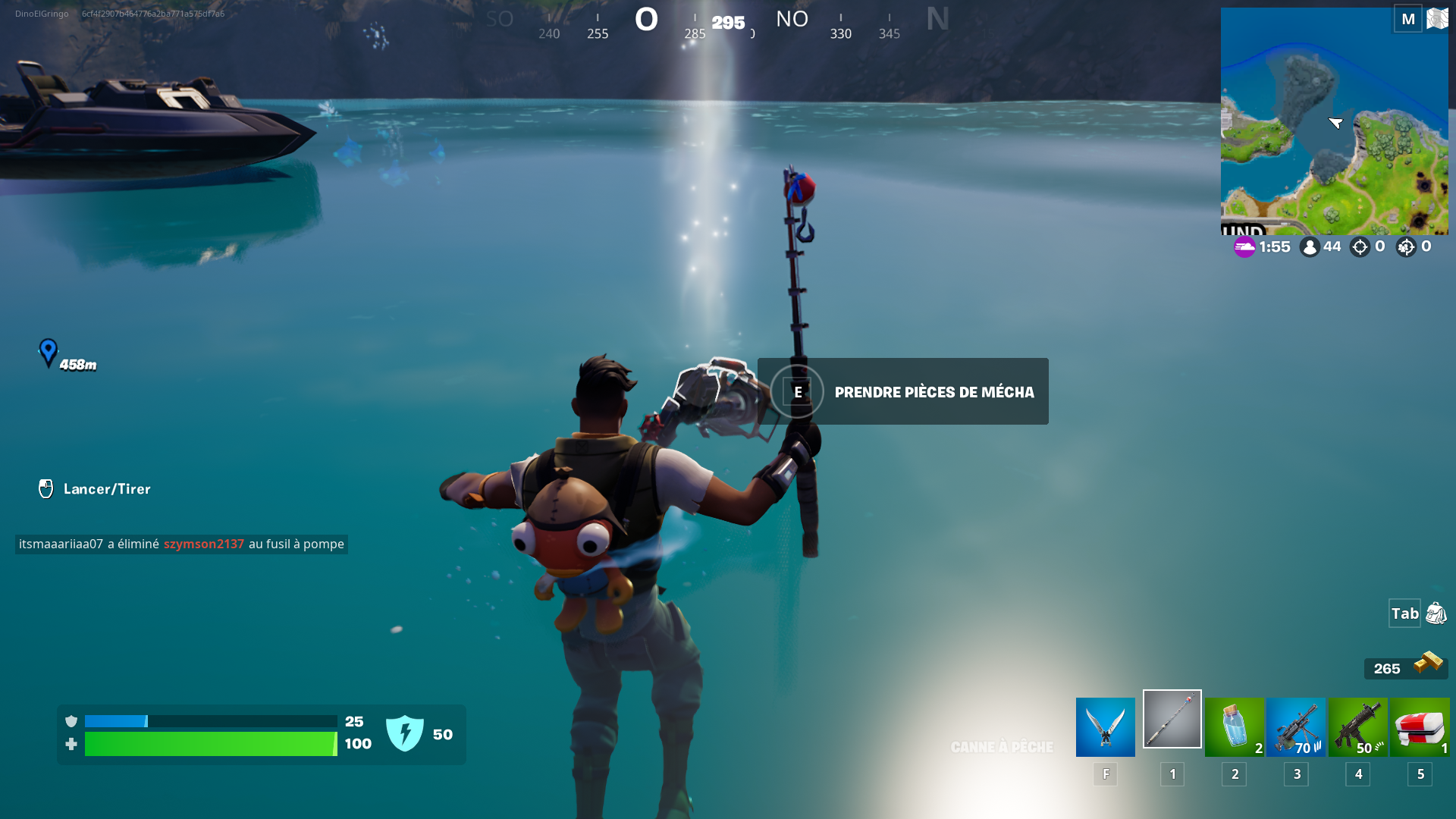This screenshot has width=1456, height=819.
Task: Select the small shield potion in slot 2
Action: (x=1234, y=726)
